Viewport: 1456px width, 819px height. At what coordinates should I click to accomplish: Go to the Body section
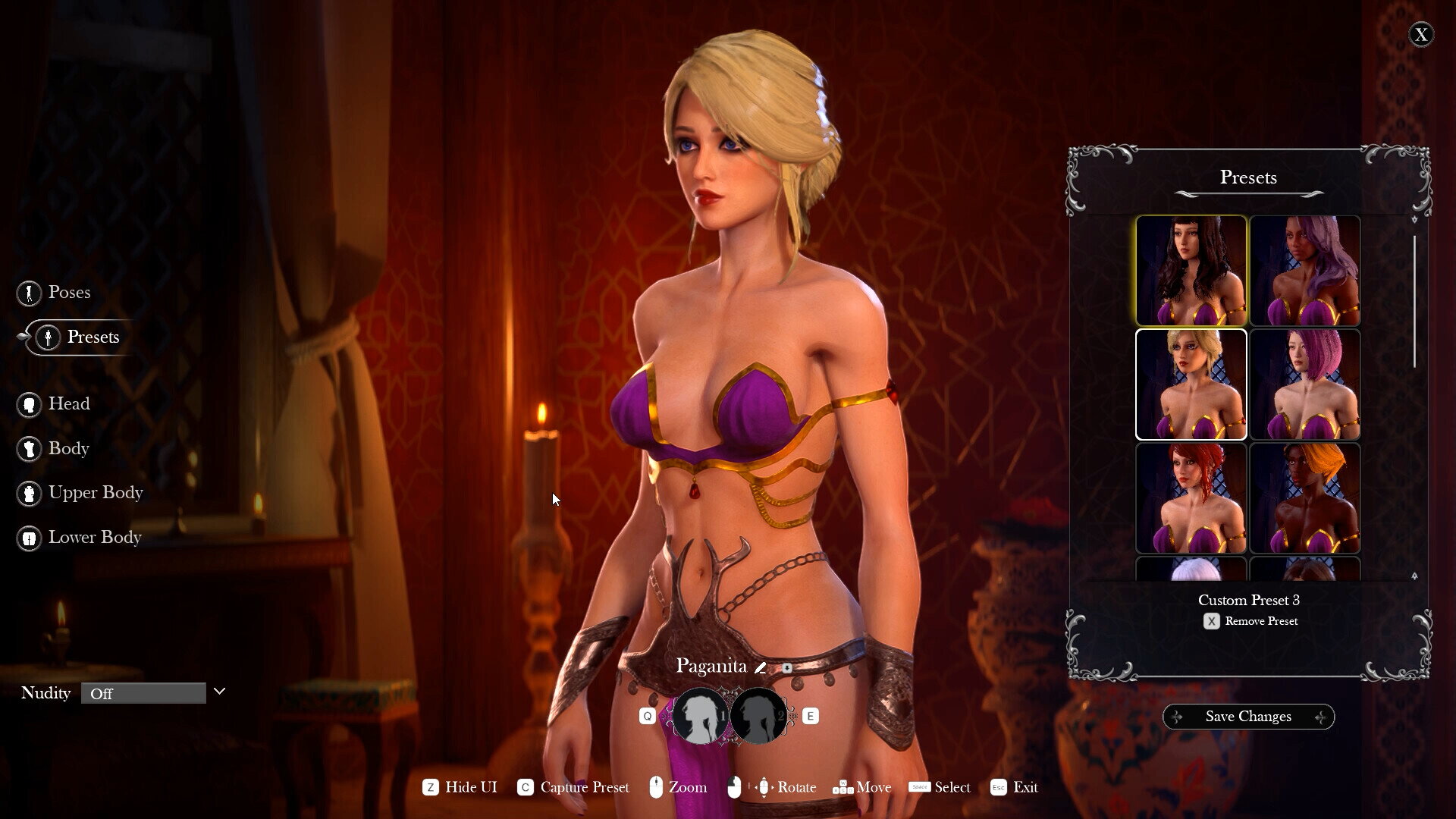[x=68, y=449]
